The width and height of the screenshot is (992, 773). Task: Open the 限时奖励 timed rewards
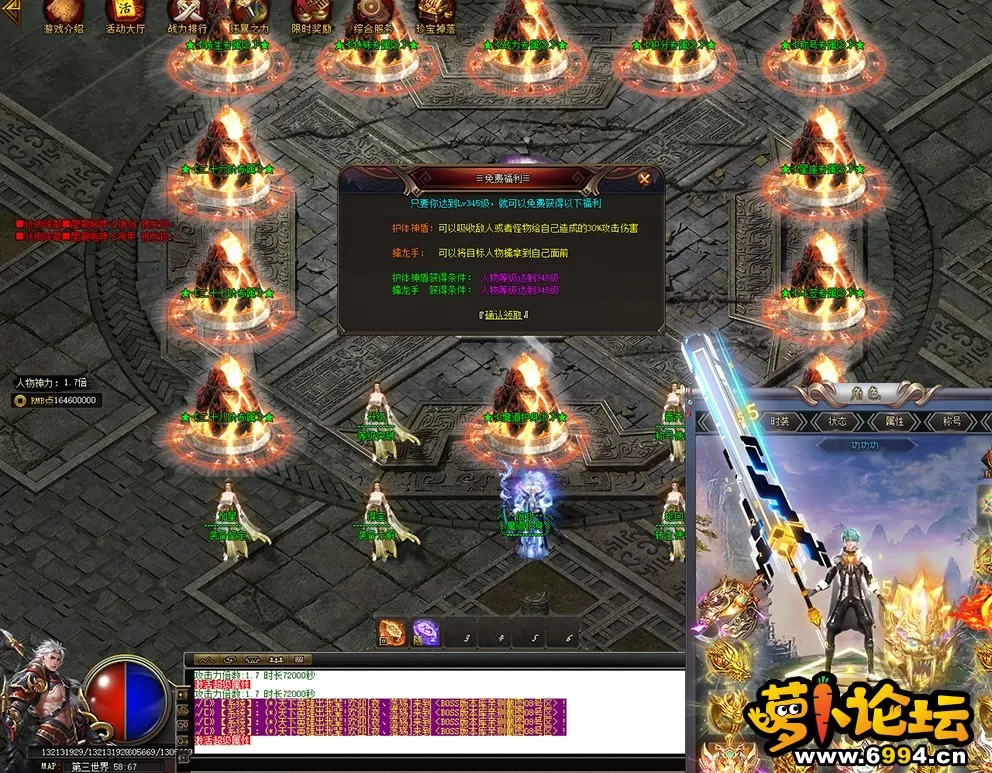coord(311,14)
